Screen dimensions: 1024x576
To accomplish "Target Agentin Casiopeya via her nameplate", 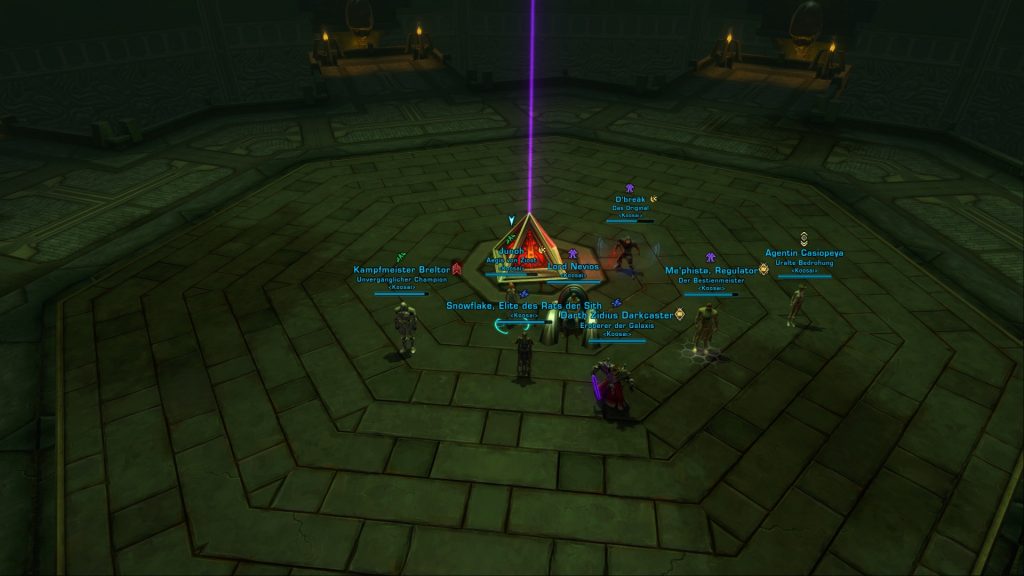I will pos(804,253).
